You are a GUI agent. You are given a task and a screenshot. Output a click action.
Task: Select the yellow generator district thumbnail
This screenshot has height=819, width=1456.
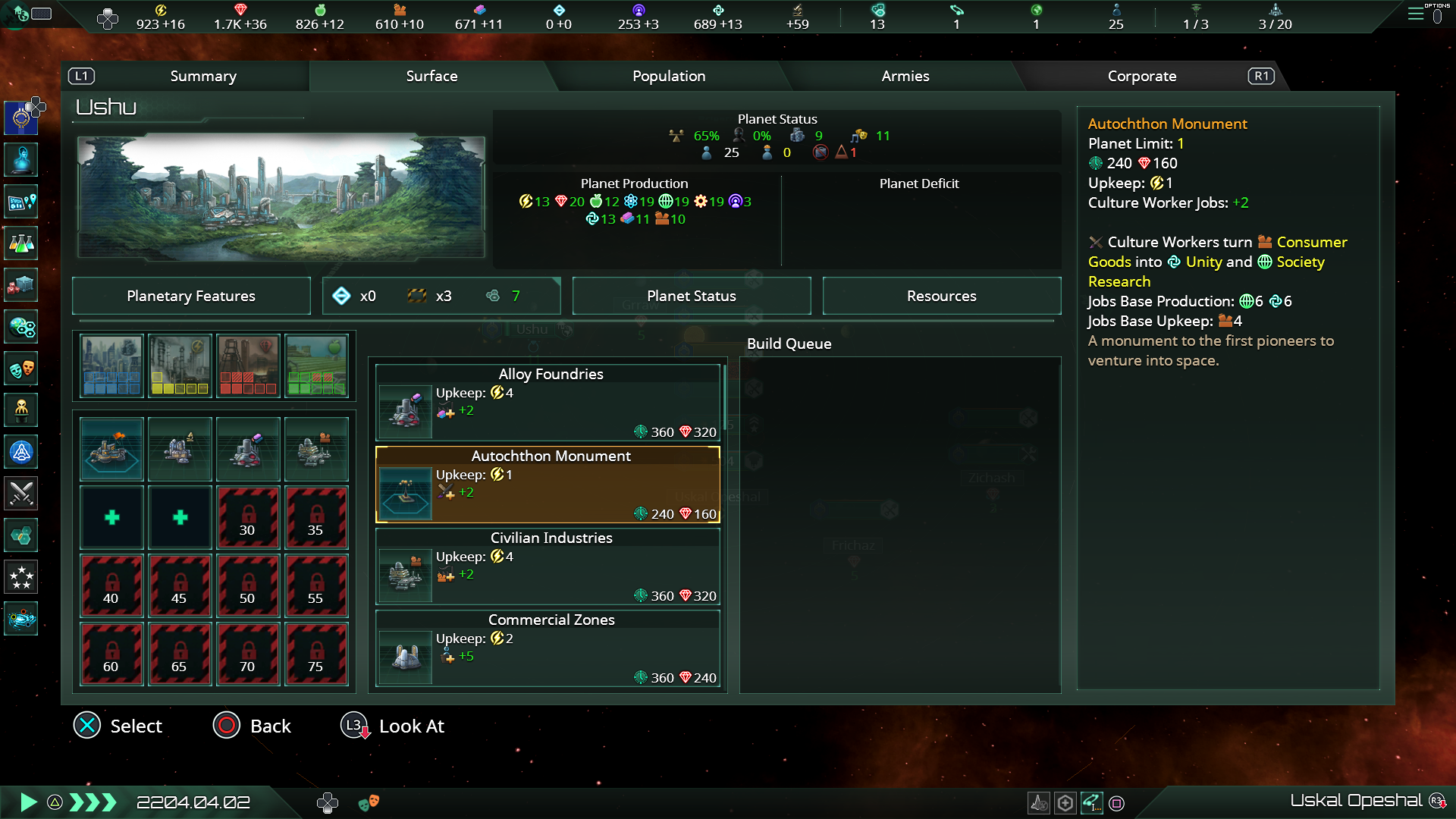click(180, 366)
